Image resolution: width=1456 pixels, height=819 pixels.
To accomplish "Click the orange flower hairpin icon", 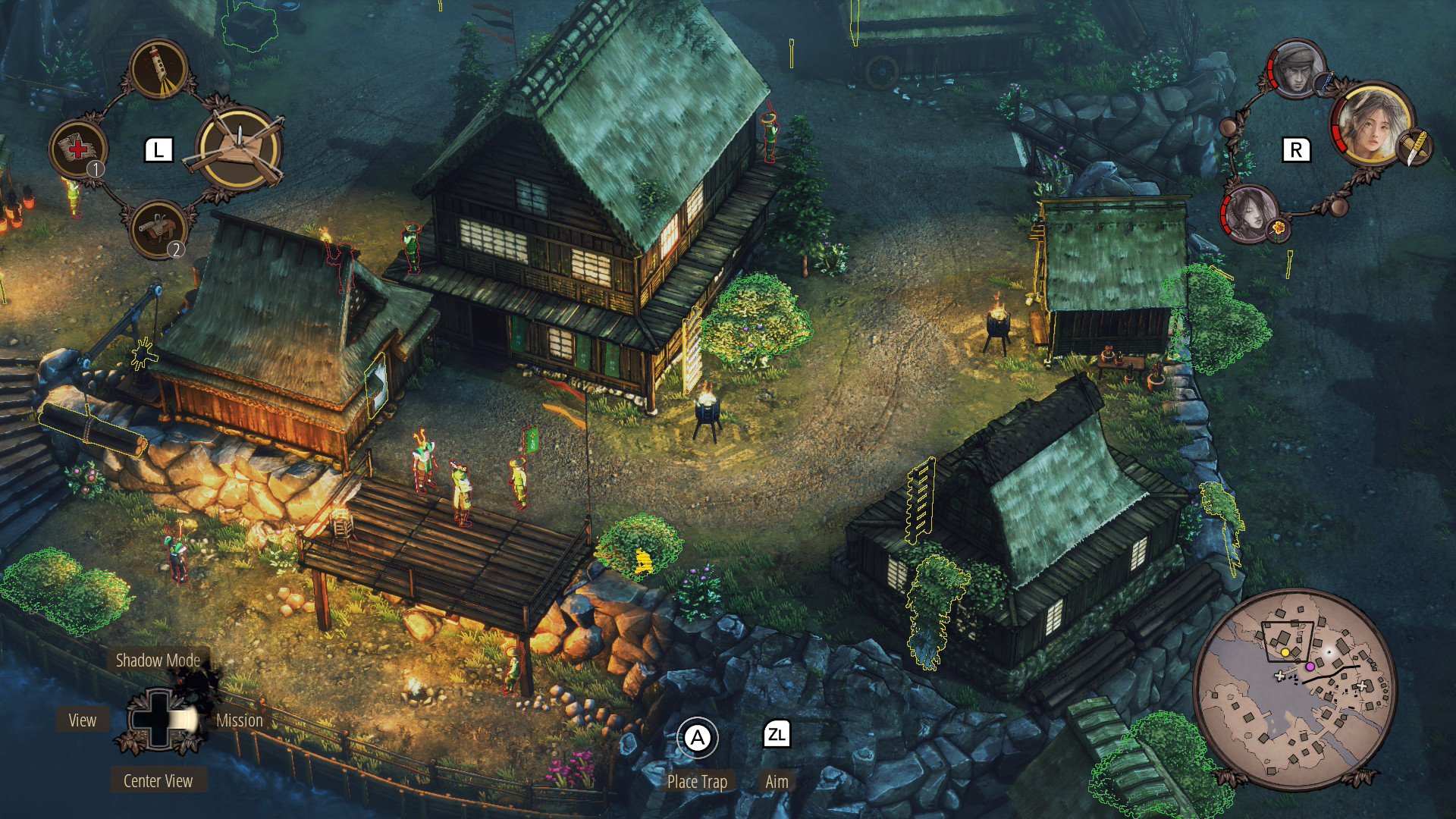I will [1279, 227].
